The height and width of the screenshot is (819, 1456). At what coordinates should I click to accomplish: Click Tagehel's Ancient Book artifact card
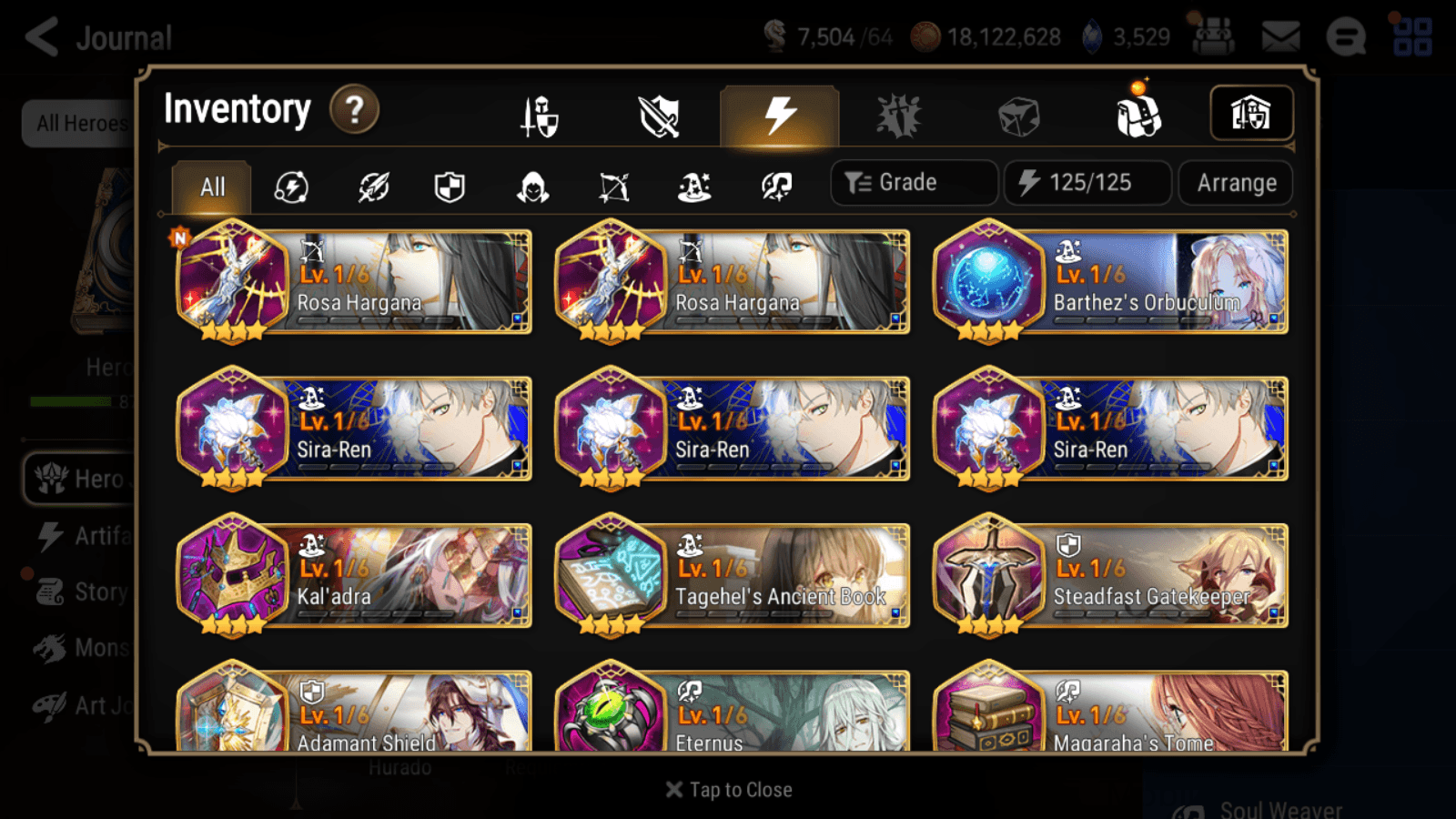[733, 576]
